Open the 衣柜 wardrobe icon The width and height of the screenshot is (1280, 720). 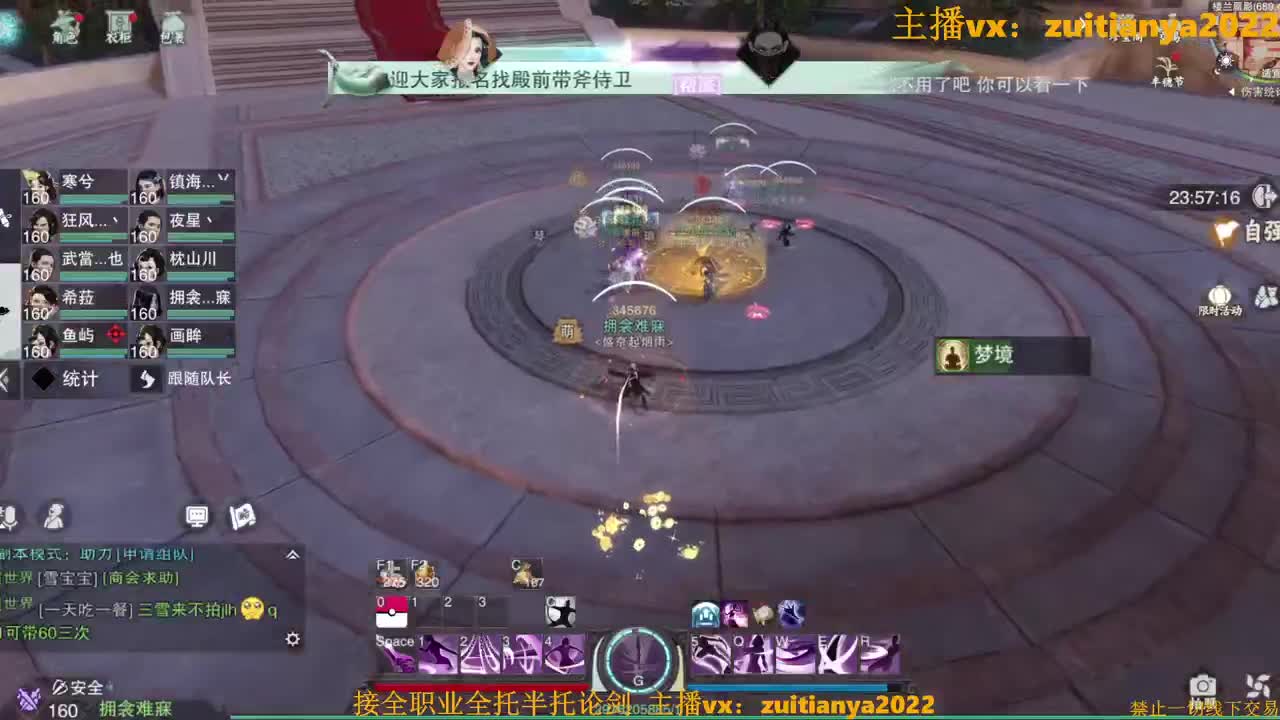[120, 25]
